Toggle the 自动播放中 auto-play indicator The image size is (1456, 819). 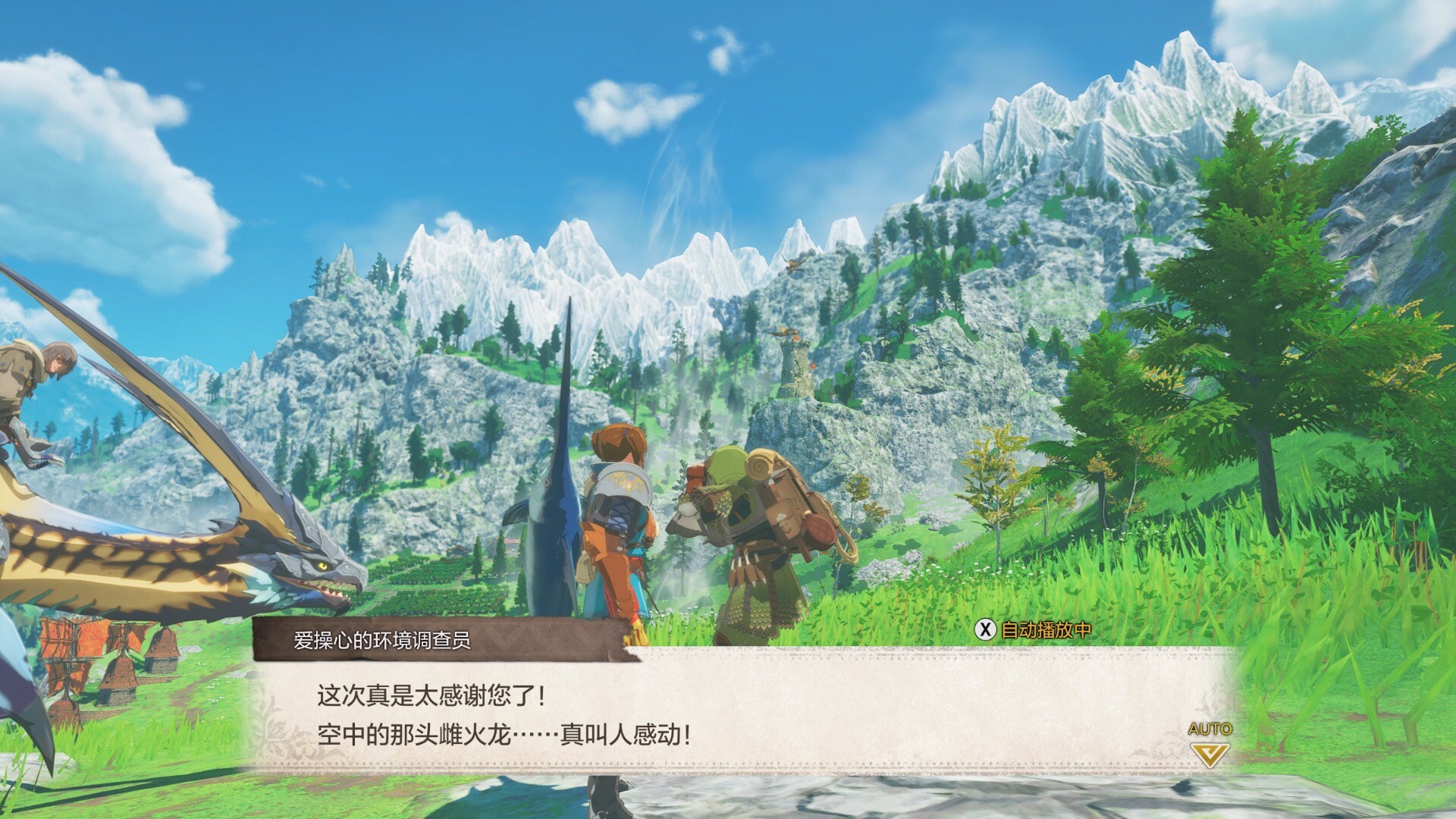(1033, 629)
